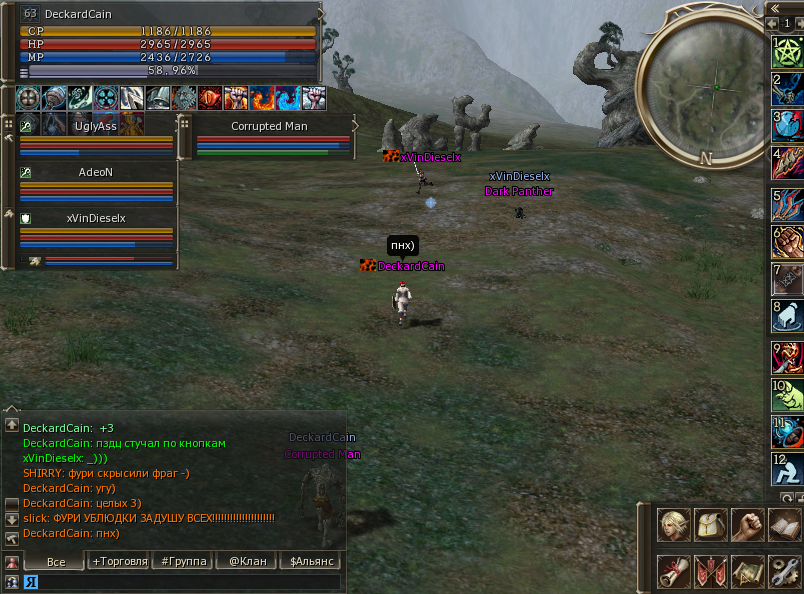Screen dimensions: 804x594
Task: Select party member AdeoN
Action: click(95, 172)
